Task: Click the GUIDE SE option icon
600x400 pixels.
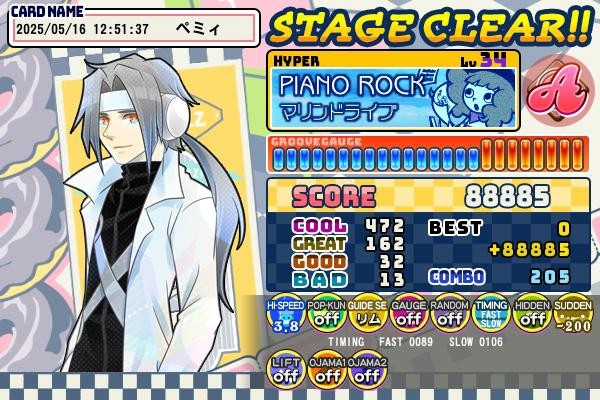Action: click(367, 316)
